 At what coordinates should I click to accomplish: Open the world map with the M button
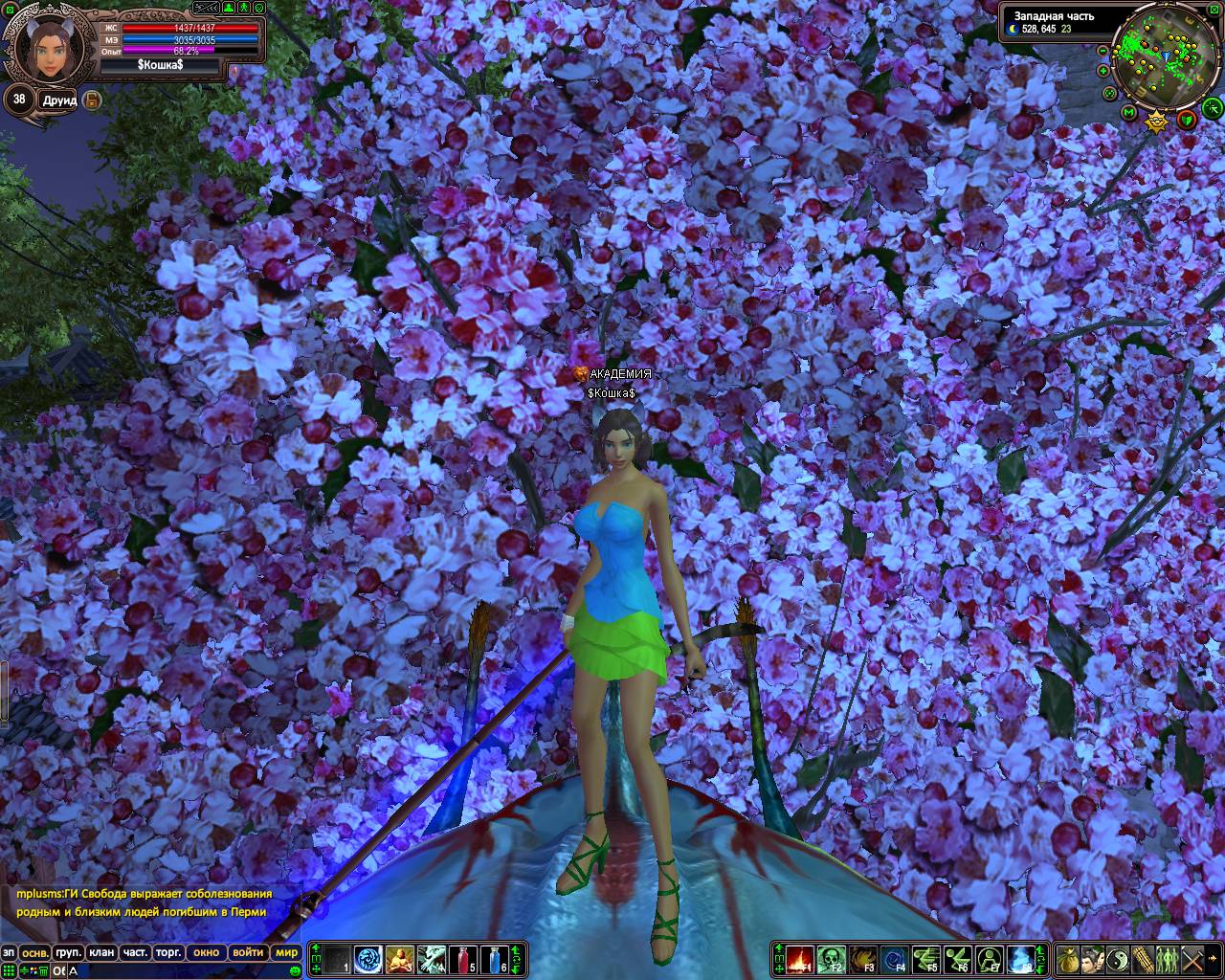(x=1129, y=114)
